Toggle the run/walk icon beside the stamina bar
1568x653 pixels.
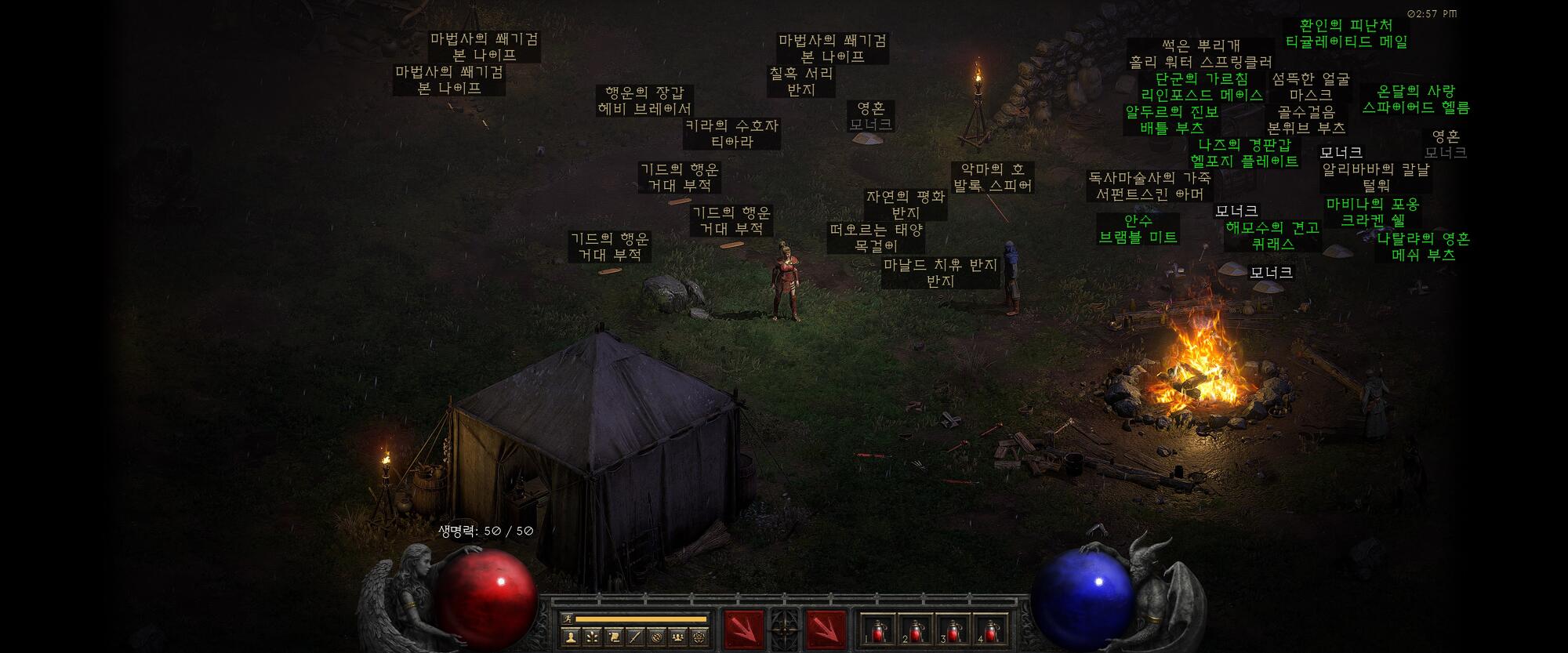567,619
